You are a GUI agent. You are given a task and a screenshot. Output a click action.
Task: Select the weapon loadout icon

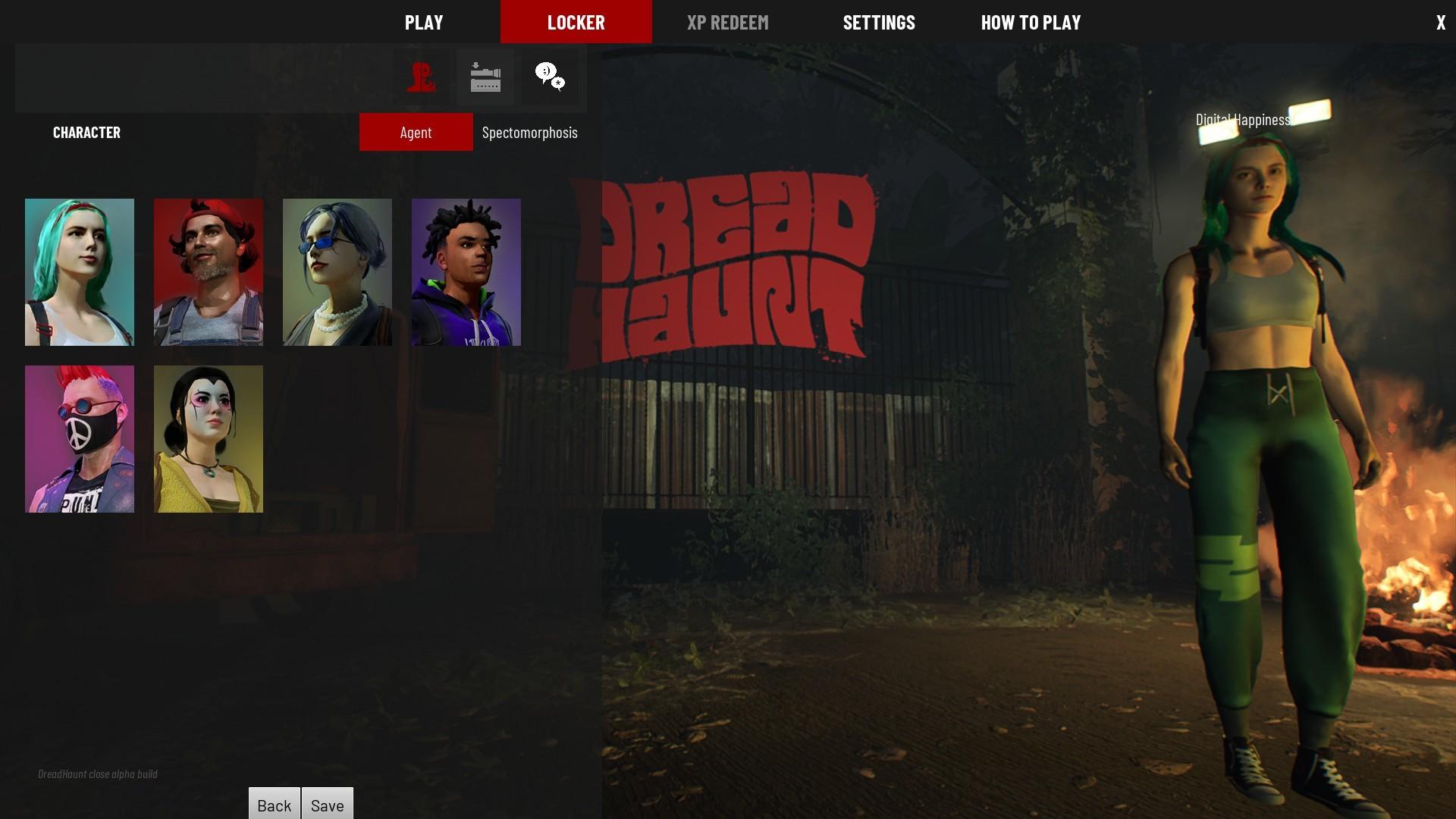(485, 77)
